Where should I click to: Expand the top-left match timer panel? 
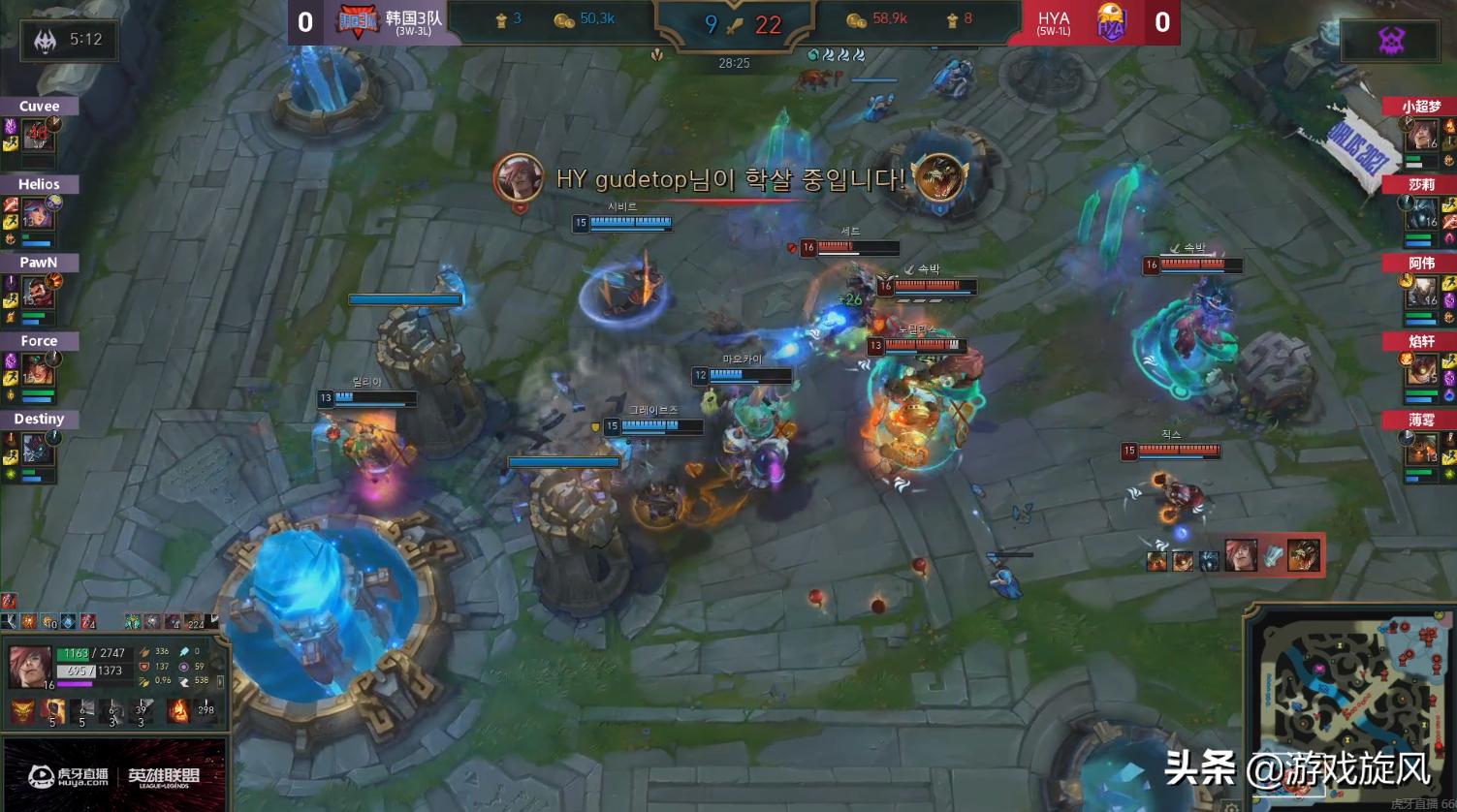(68, 41)
